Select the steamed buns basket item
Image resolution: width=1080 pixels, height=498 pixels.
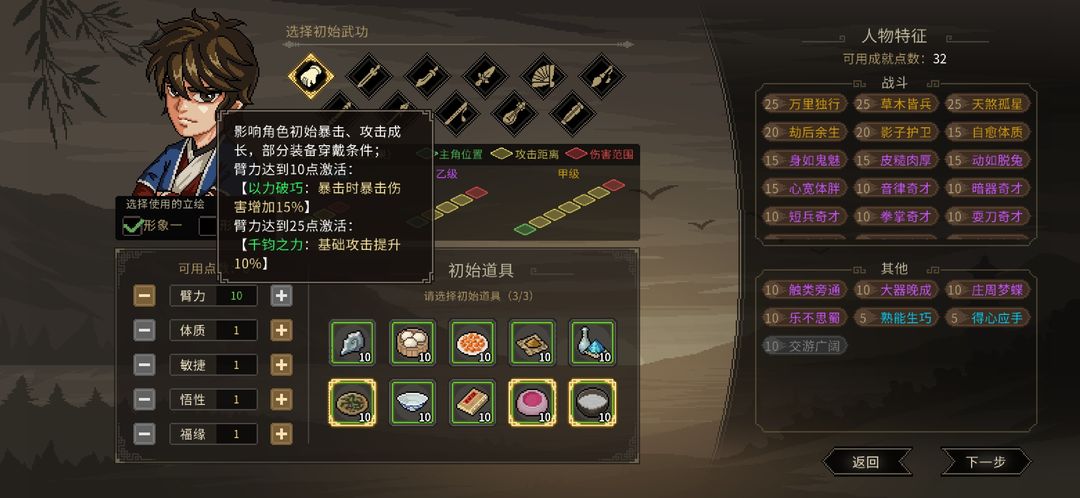click(412, 343)
